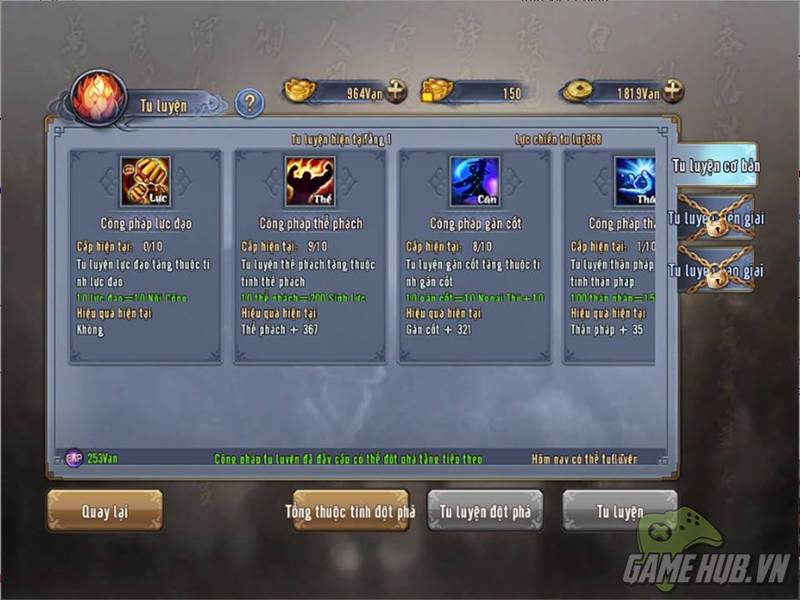The width and height of the screenshot is (800, 600).
Task: Switch to the Tu luyện cơ bản tab
Action: [713, 166]
